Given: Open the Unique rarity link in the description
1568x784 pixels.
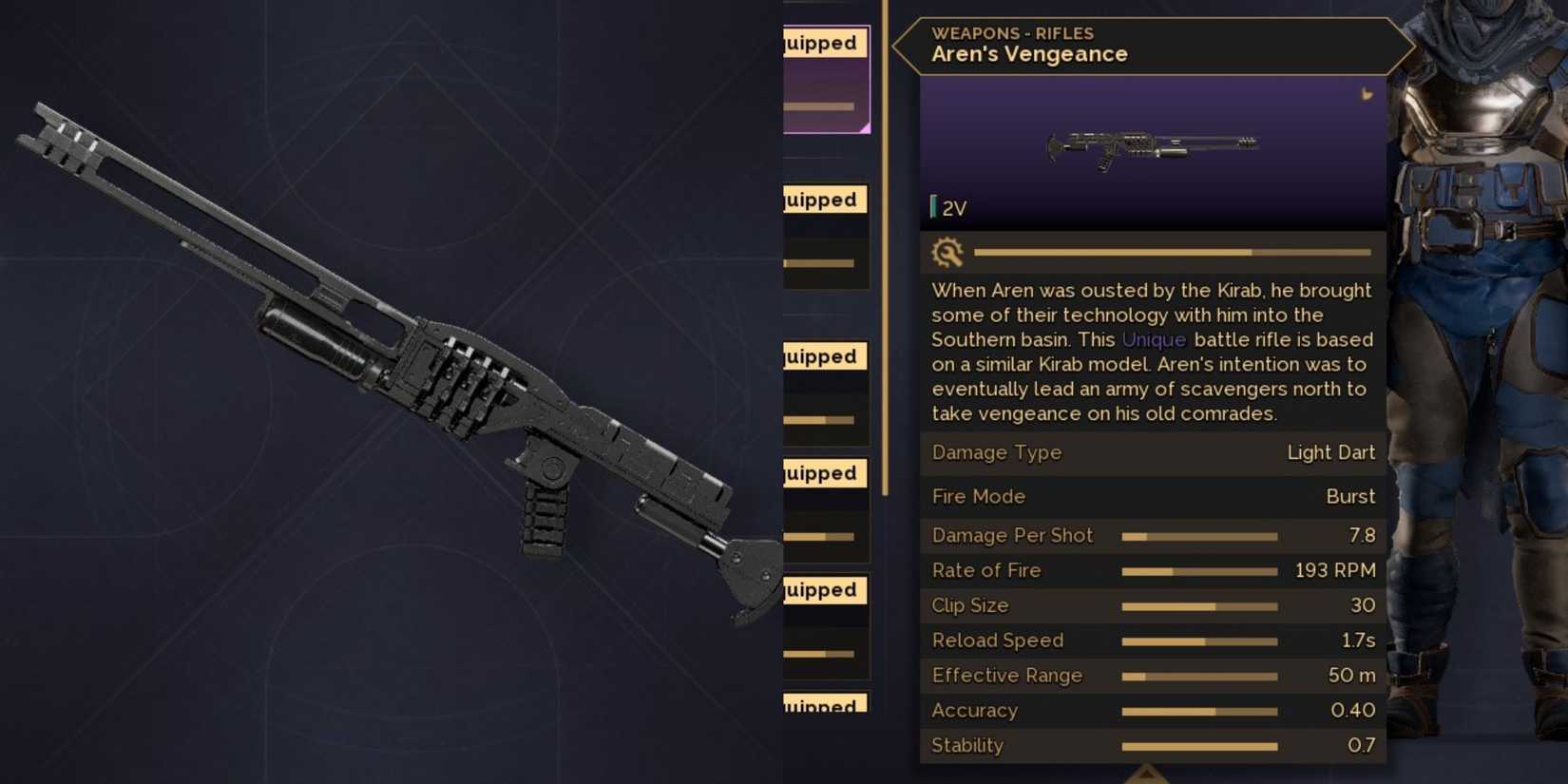Looking at the screenshot, I should tap(1154, 339).
